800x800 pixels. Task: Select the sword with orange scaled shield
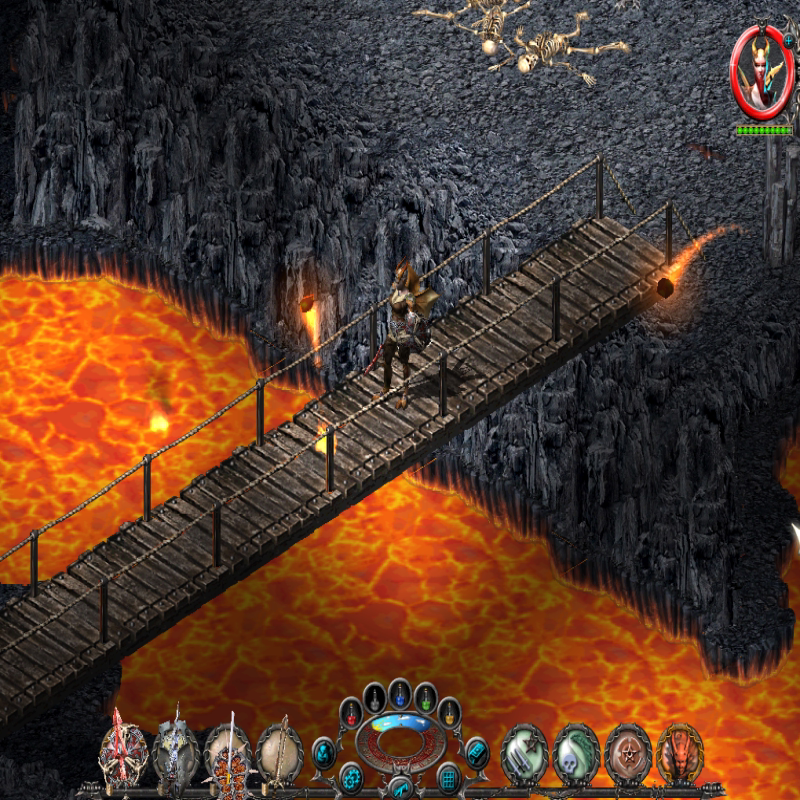click(x=227, y=752)
